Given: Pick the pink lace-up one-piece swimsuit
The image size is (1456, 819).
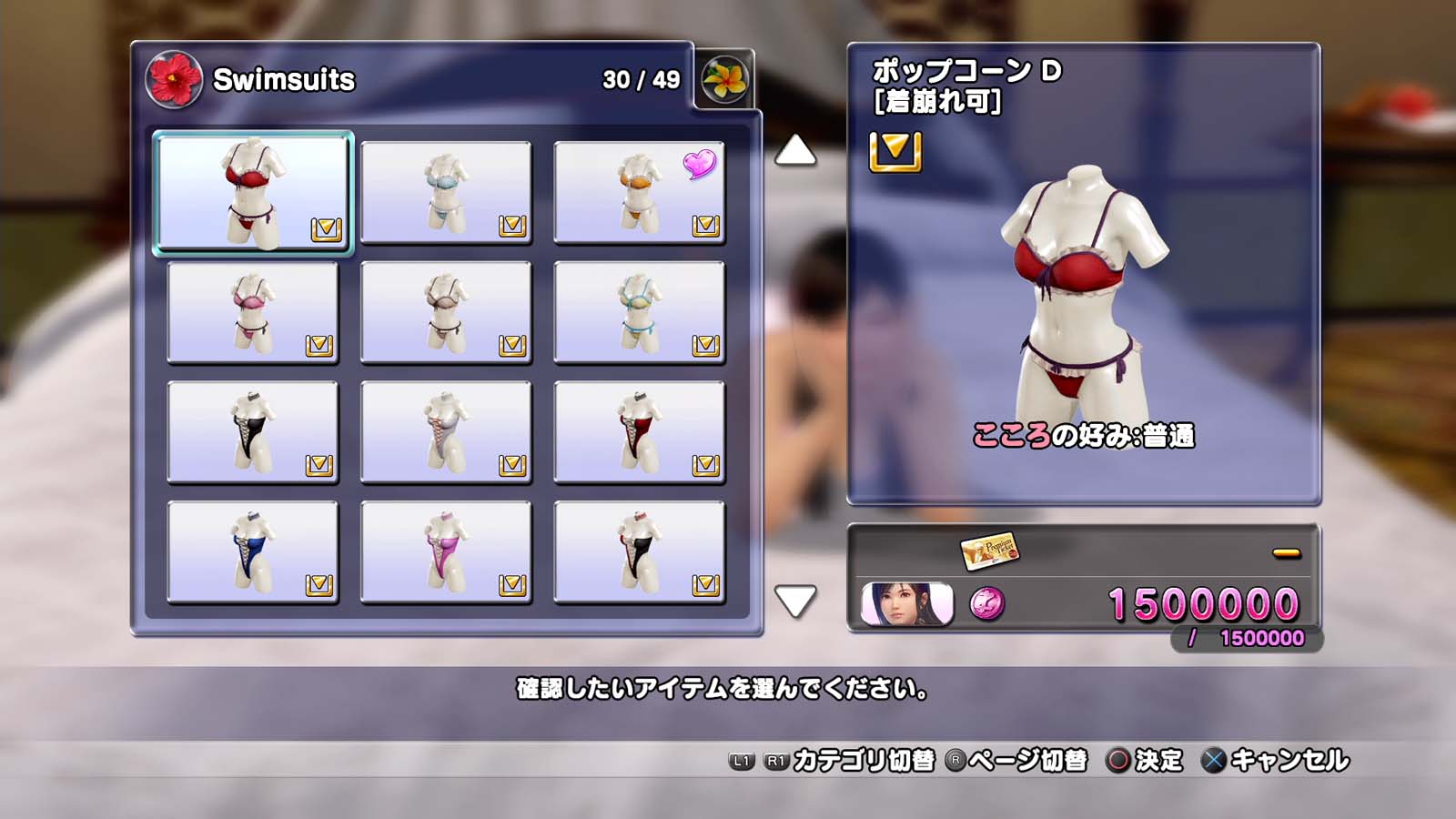Looking at the screenshot, I should coord(446,552).
